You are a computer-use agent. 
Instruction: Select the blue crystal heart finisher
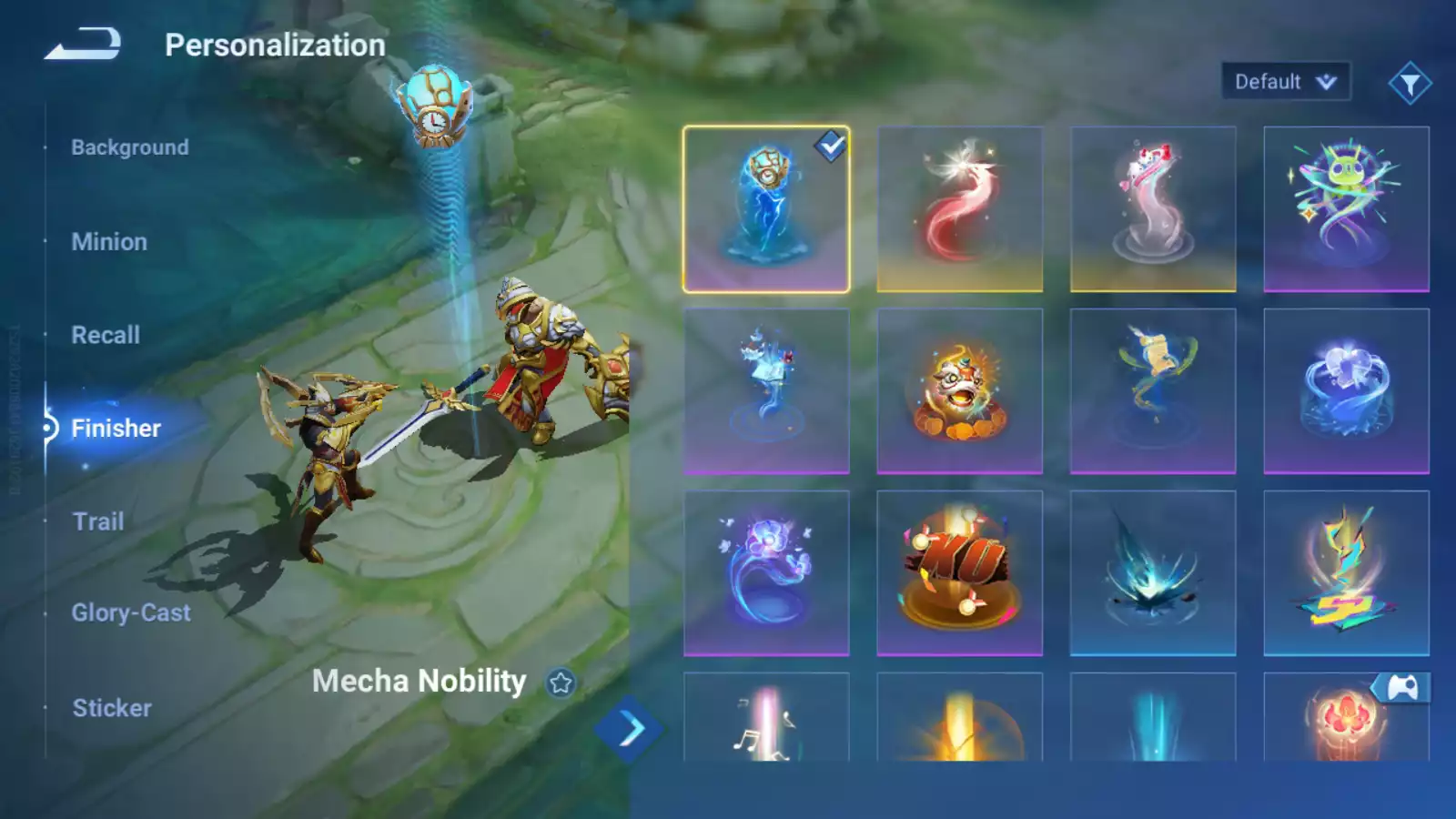pos(1346,391)
